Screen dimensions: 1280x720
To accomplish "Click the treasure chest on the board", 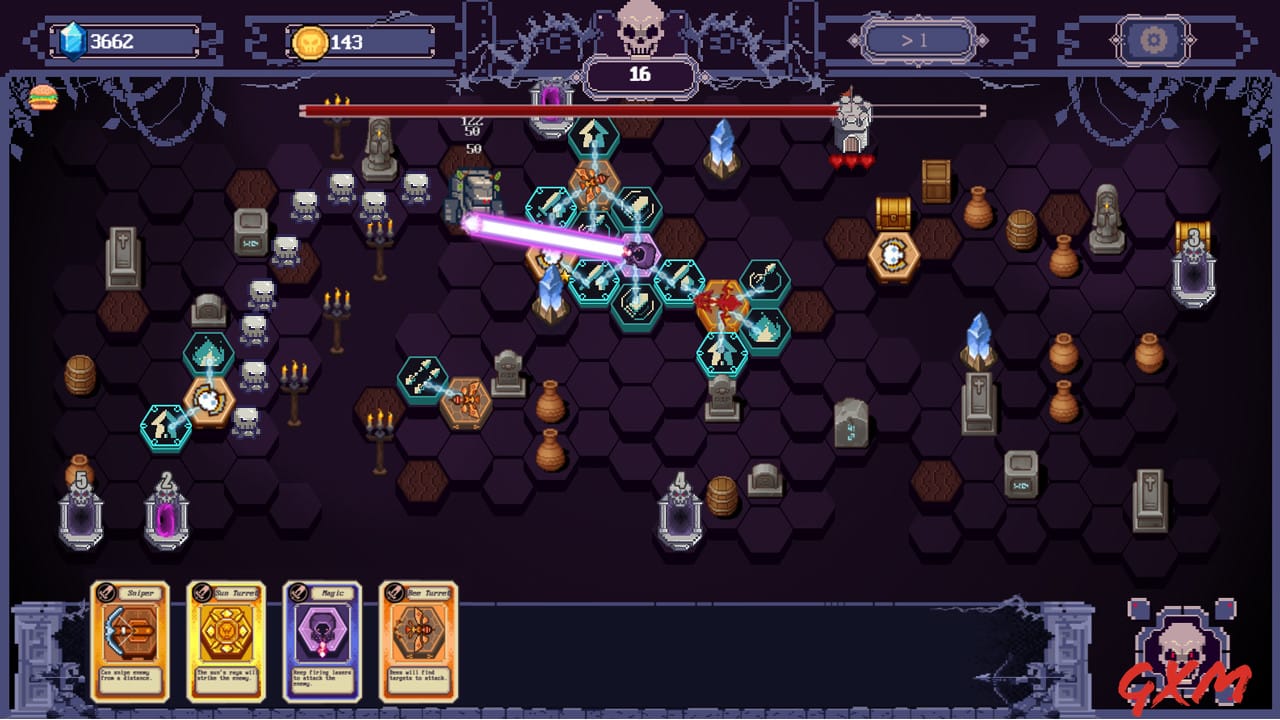I will 893,212.
